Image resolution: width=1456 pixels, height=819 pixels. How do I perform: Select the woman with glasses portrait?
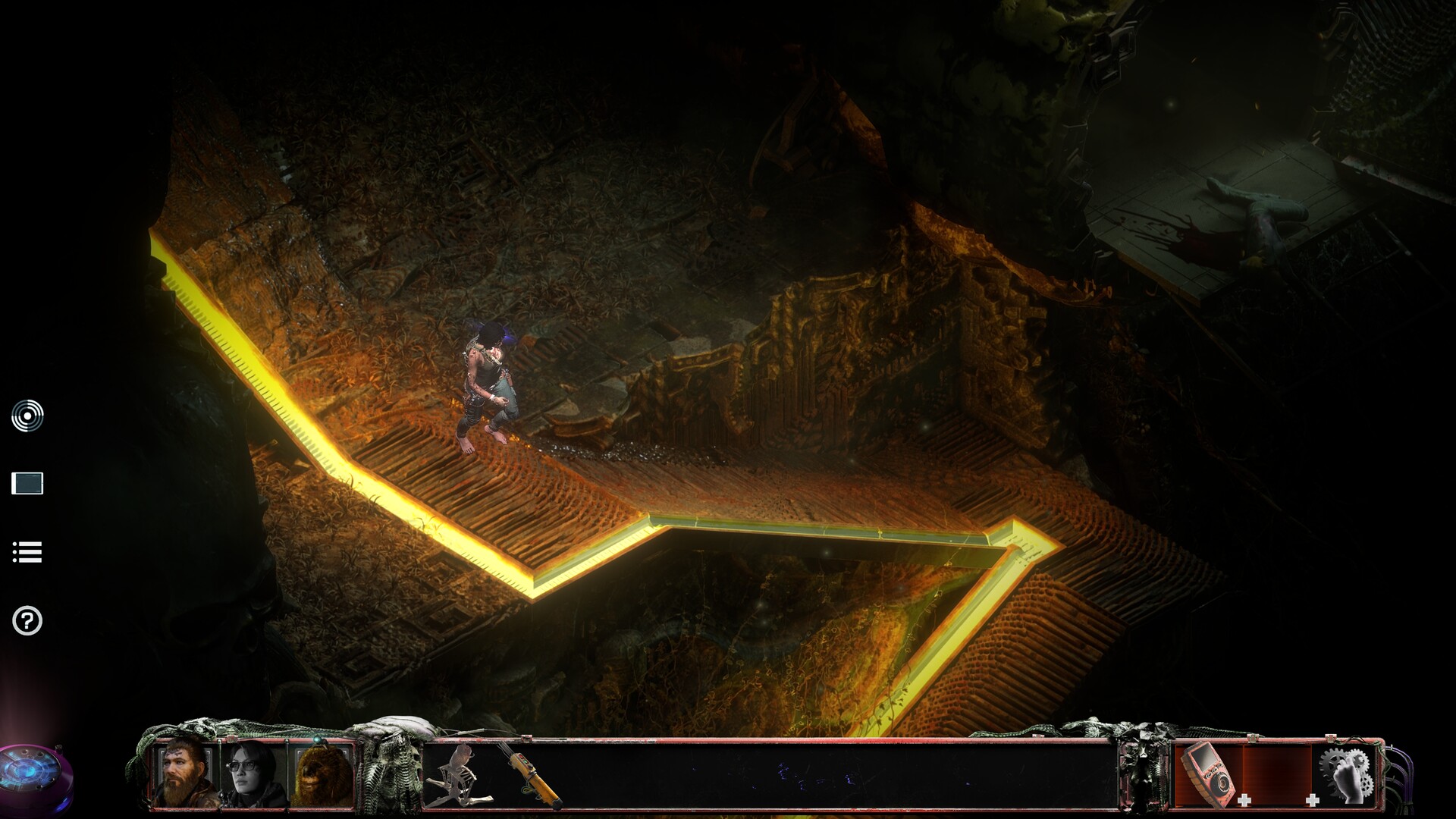[253, 773]
